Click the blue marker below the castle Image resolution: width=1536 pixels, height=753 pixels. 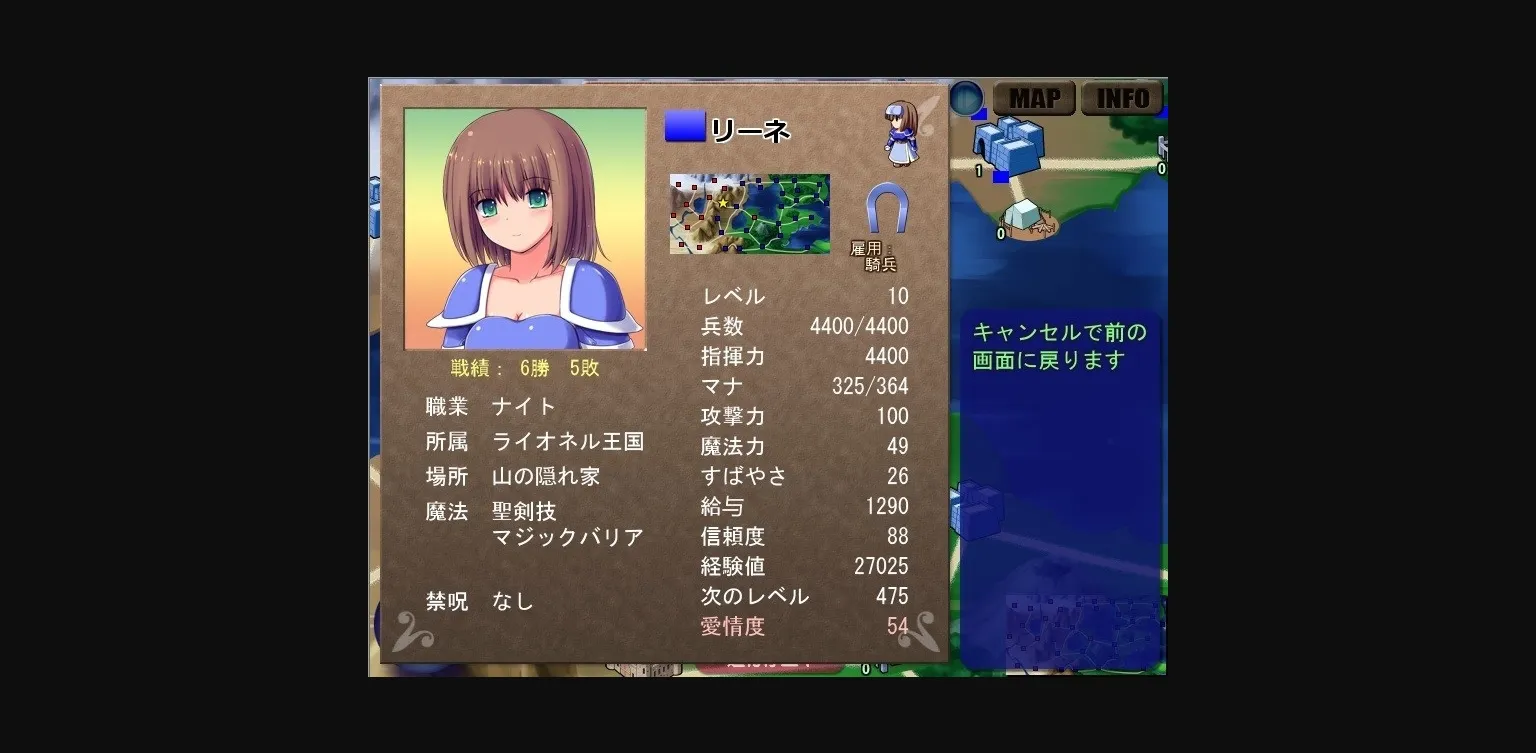[x=1001, y=176]
